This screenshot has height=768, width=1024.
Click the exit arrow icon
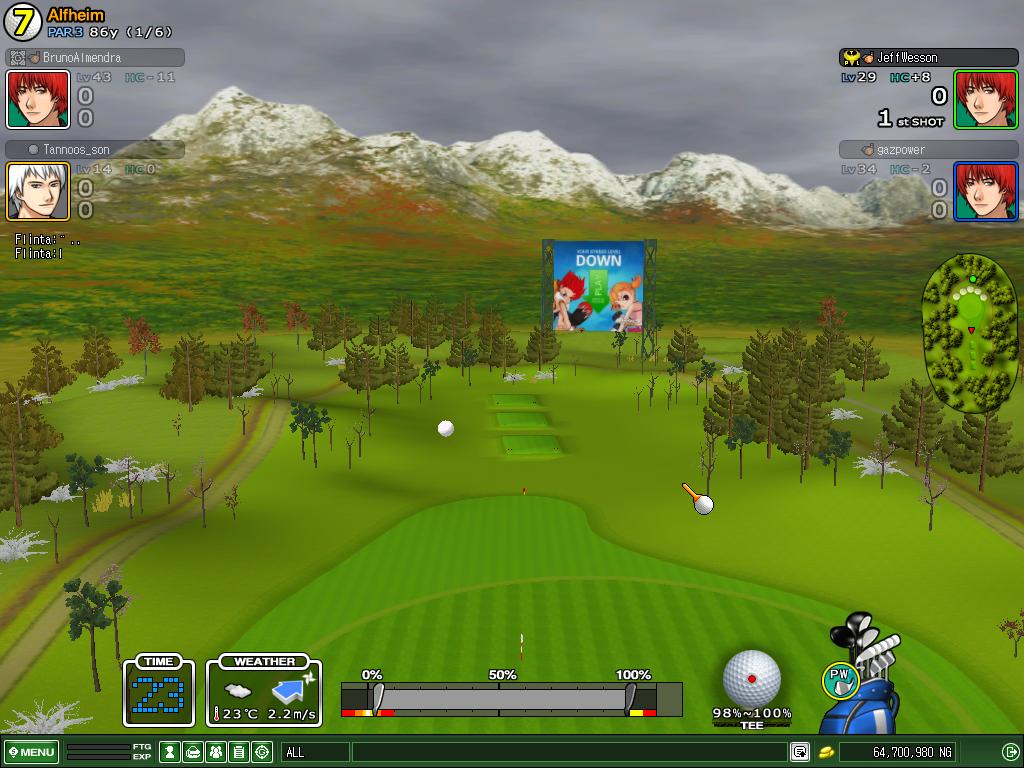1010,752
